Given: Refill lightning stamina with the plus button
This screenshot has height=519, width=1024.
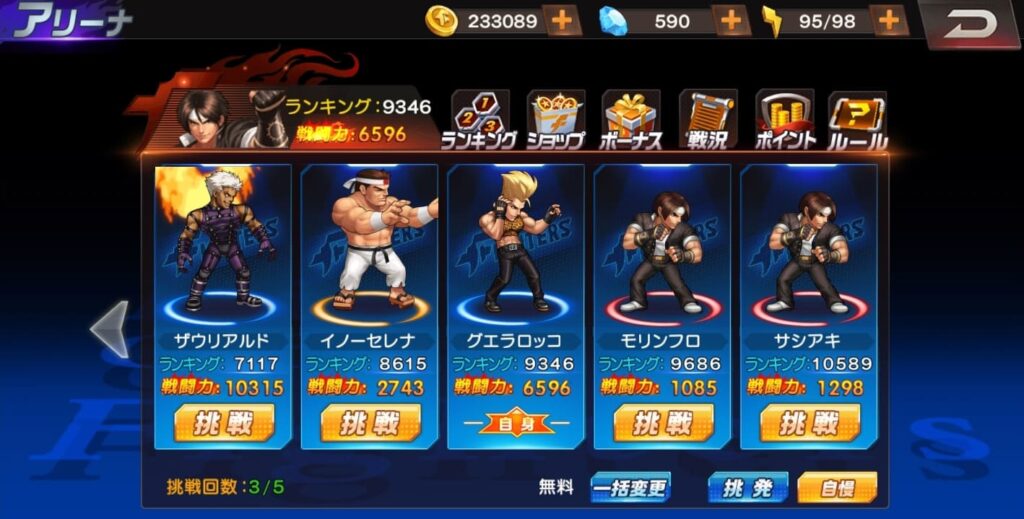Looking at the screenshot, I should pyautogui.click(x=888, y=20).
